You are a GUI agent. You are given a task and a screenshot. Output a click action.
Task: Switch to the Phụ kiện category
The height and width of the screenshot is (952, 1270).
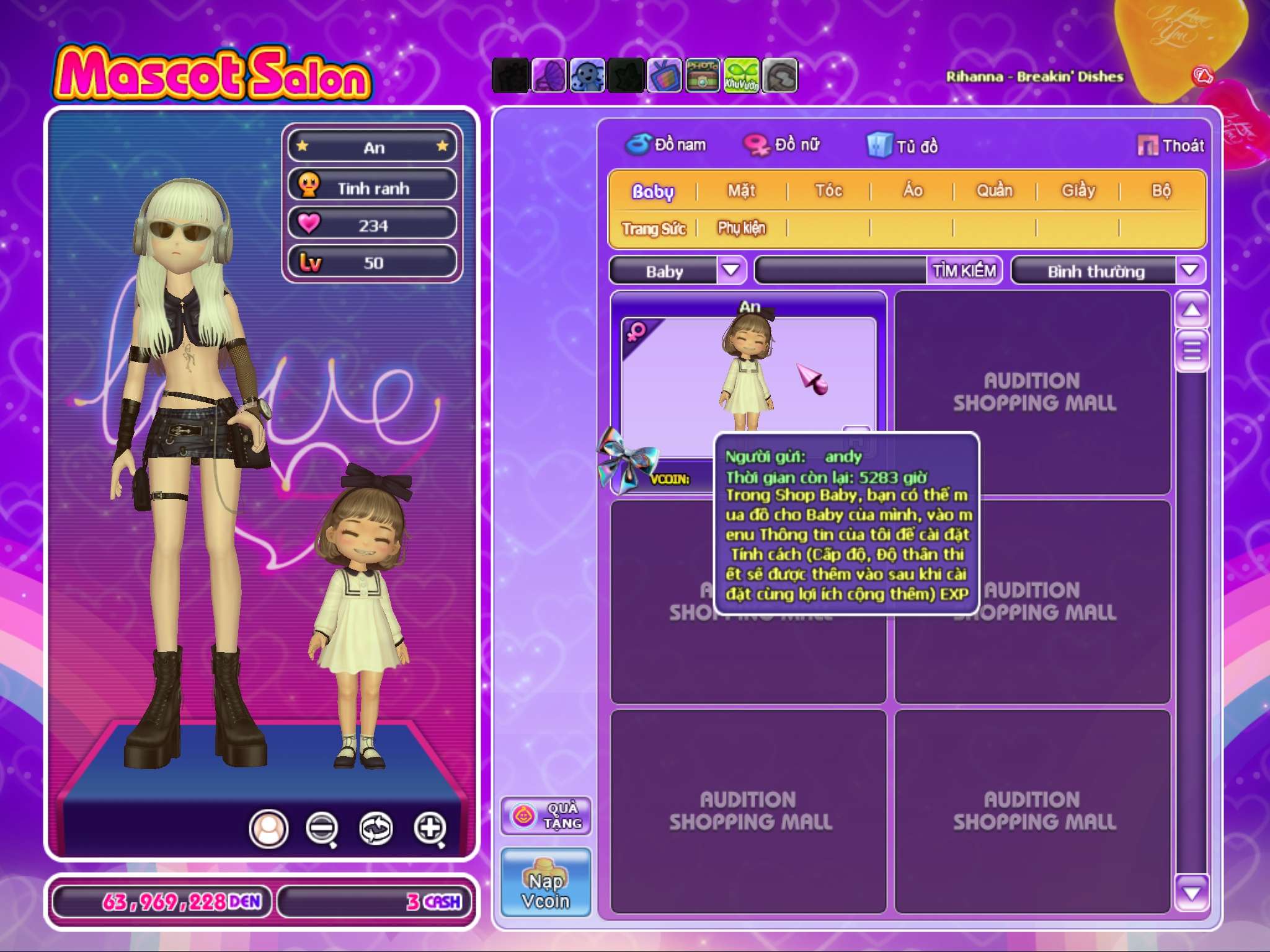pyautogui.click(x=742, y=229)
